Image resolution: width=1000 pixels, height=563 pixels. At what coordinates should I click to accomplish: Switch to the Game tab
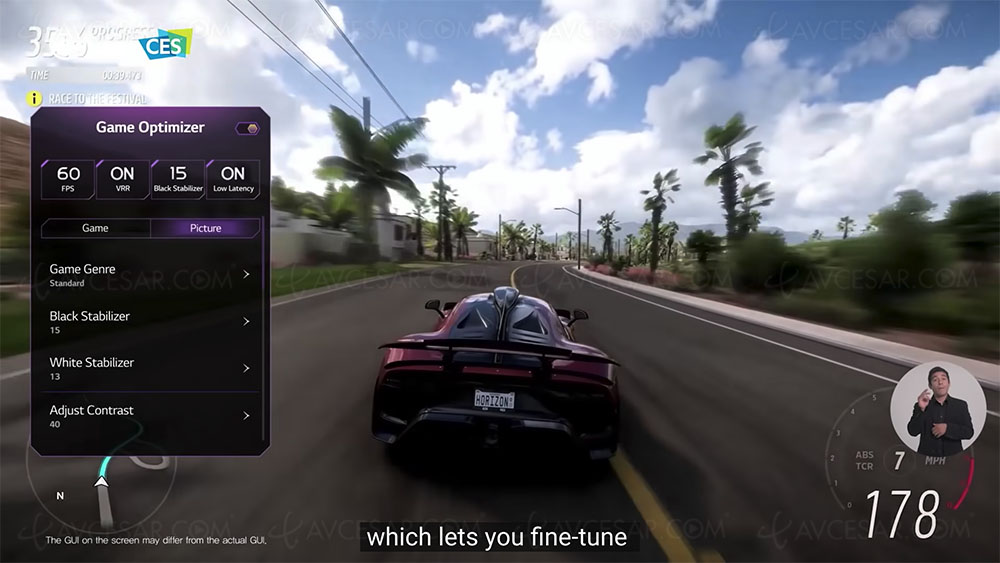click(95, 228)
